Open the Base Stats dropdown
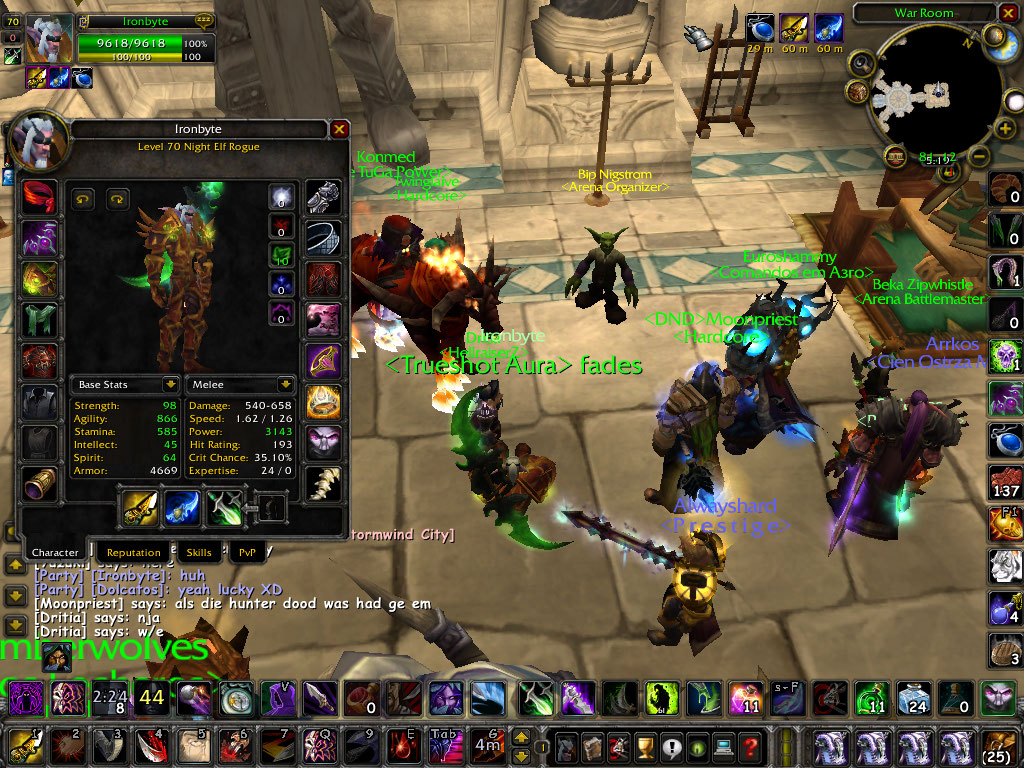Image resolution: width=1024 pixels, height=768 pixels. 170,384
